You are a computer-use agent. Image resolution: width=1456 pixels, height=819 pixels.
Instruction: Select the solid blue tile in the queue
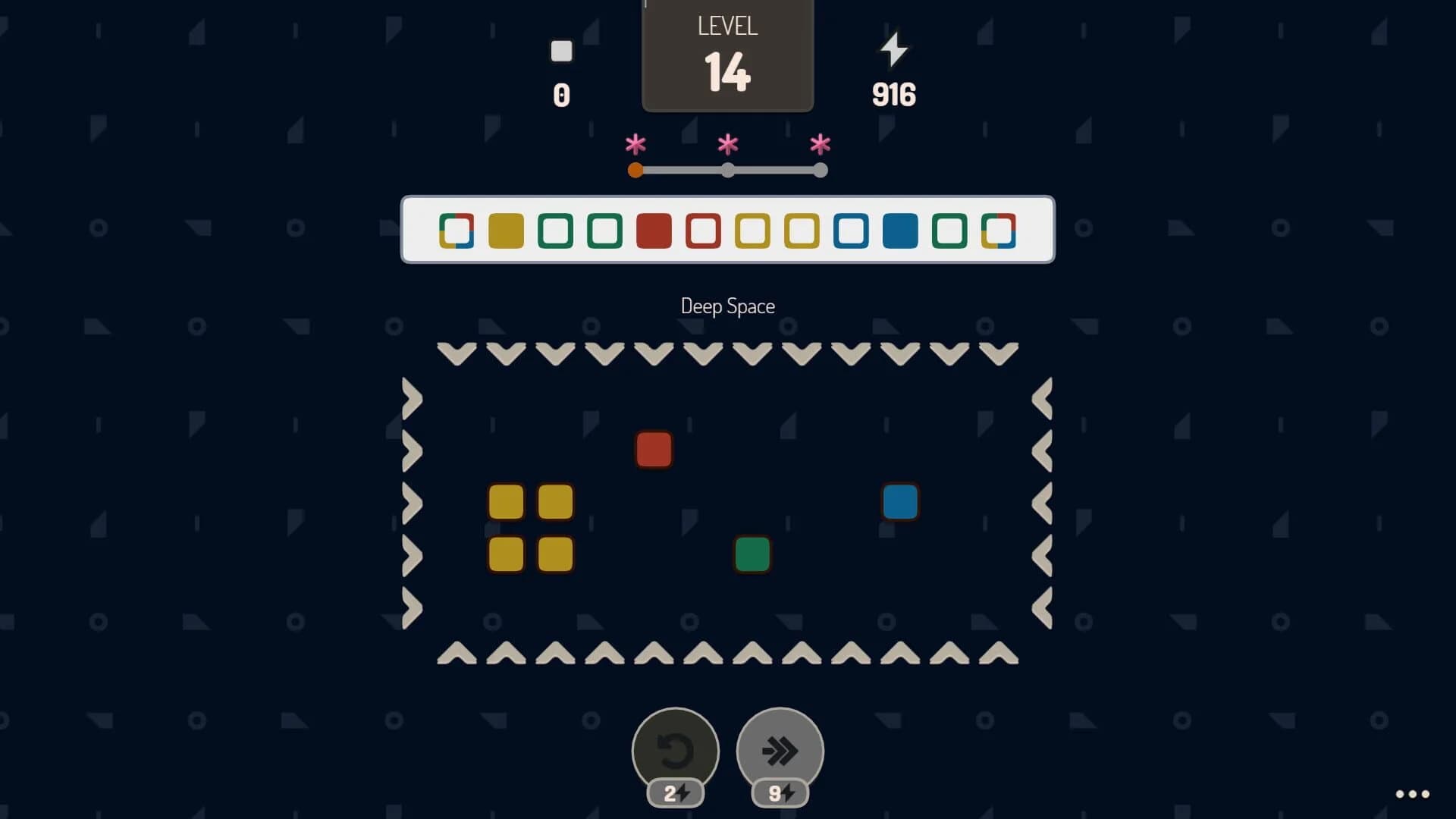(901, 230)
